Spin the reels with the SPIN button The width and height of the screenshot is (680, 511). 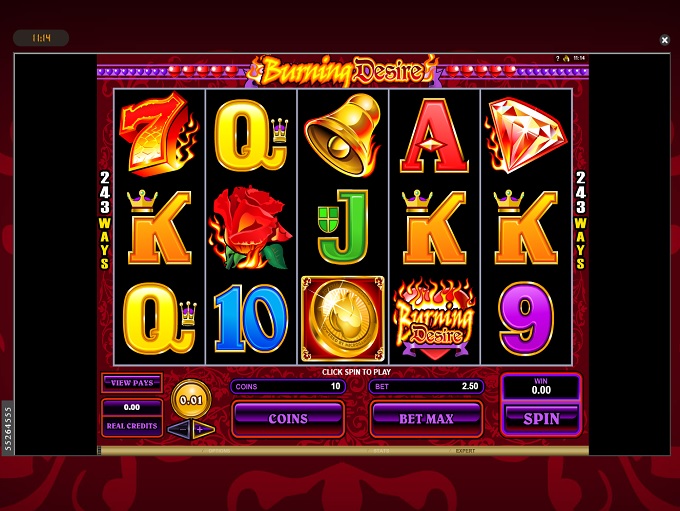[x=541, y=419]
